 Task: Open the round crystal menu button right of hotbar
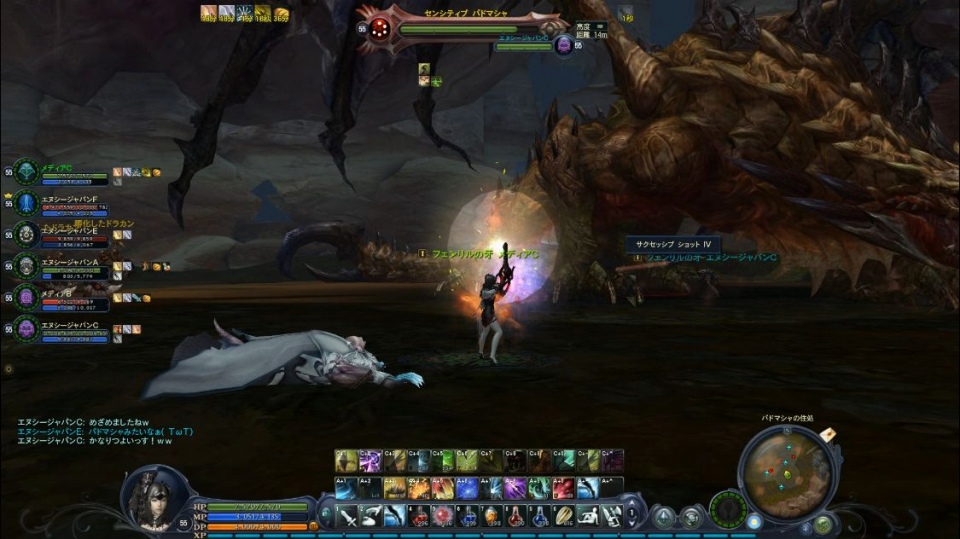tap(663, 517)
